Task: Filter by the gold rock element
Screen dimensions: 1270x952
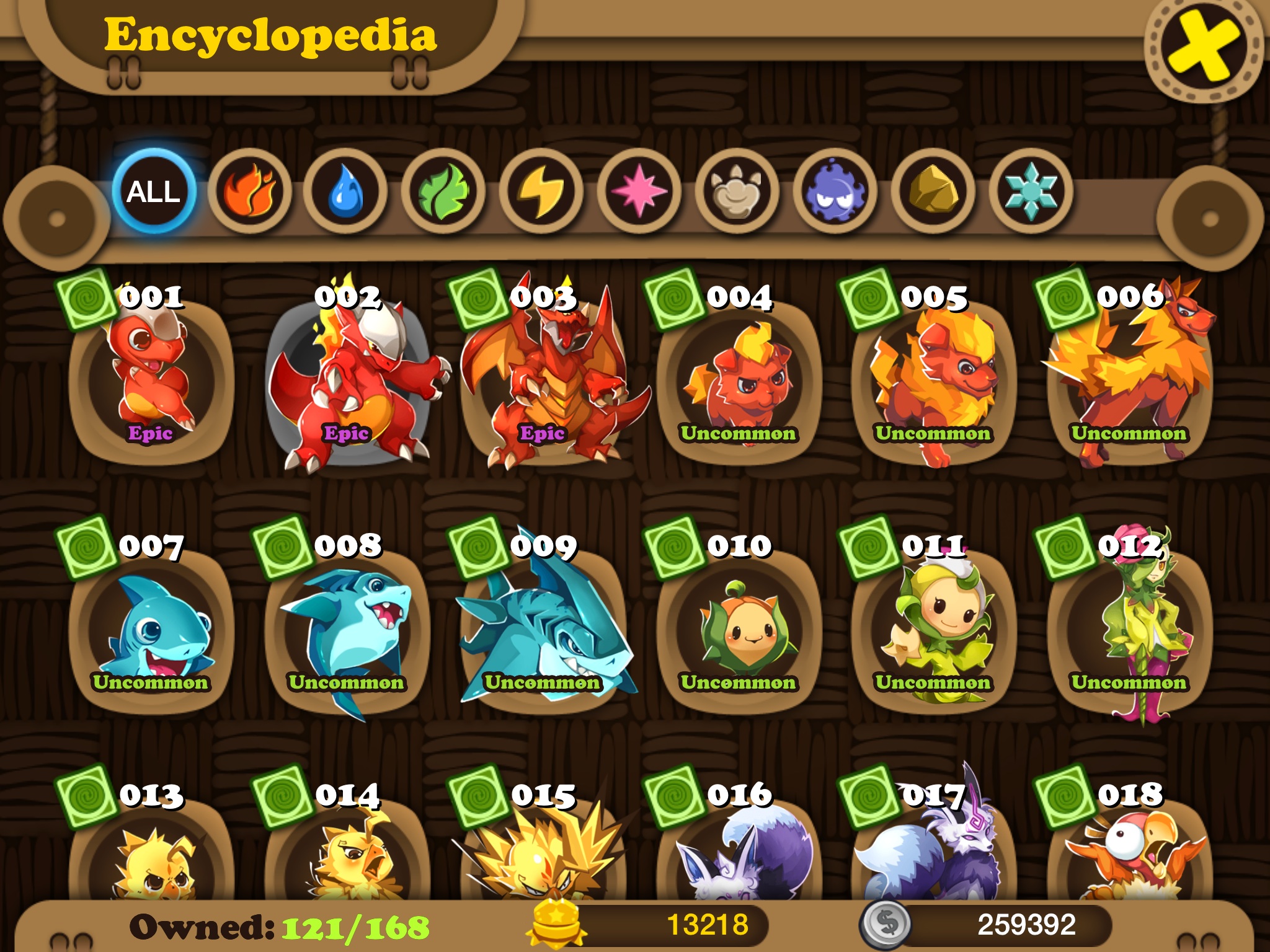Action: click(932, 192)
